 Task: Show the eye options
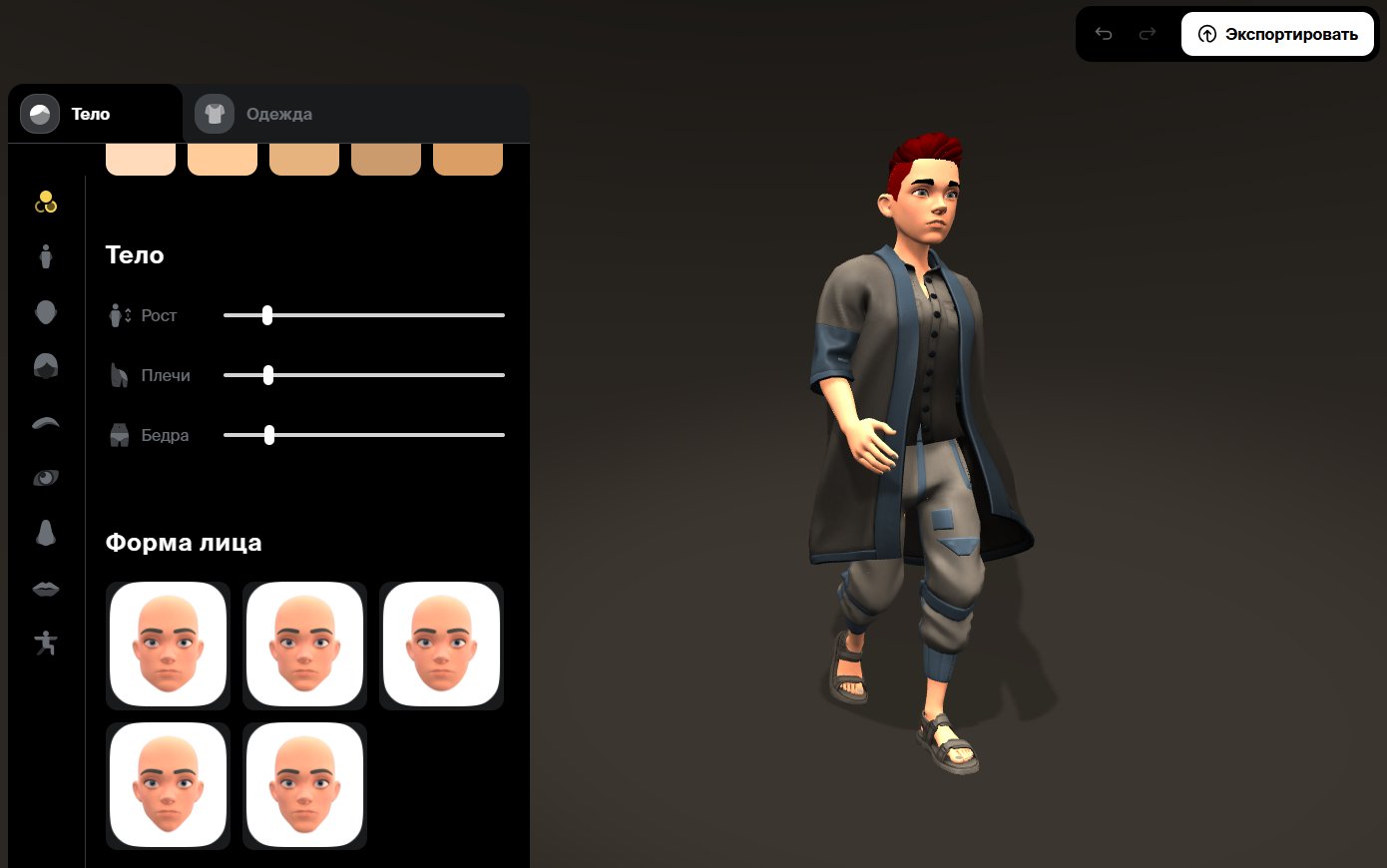(46, 478)
